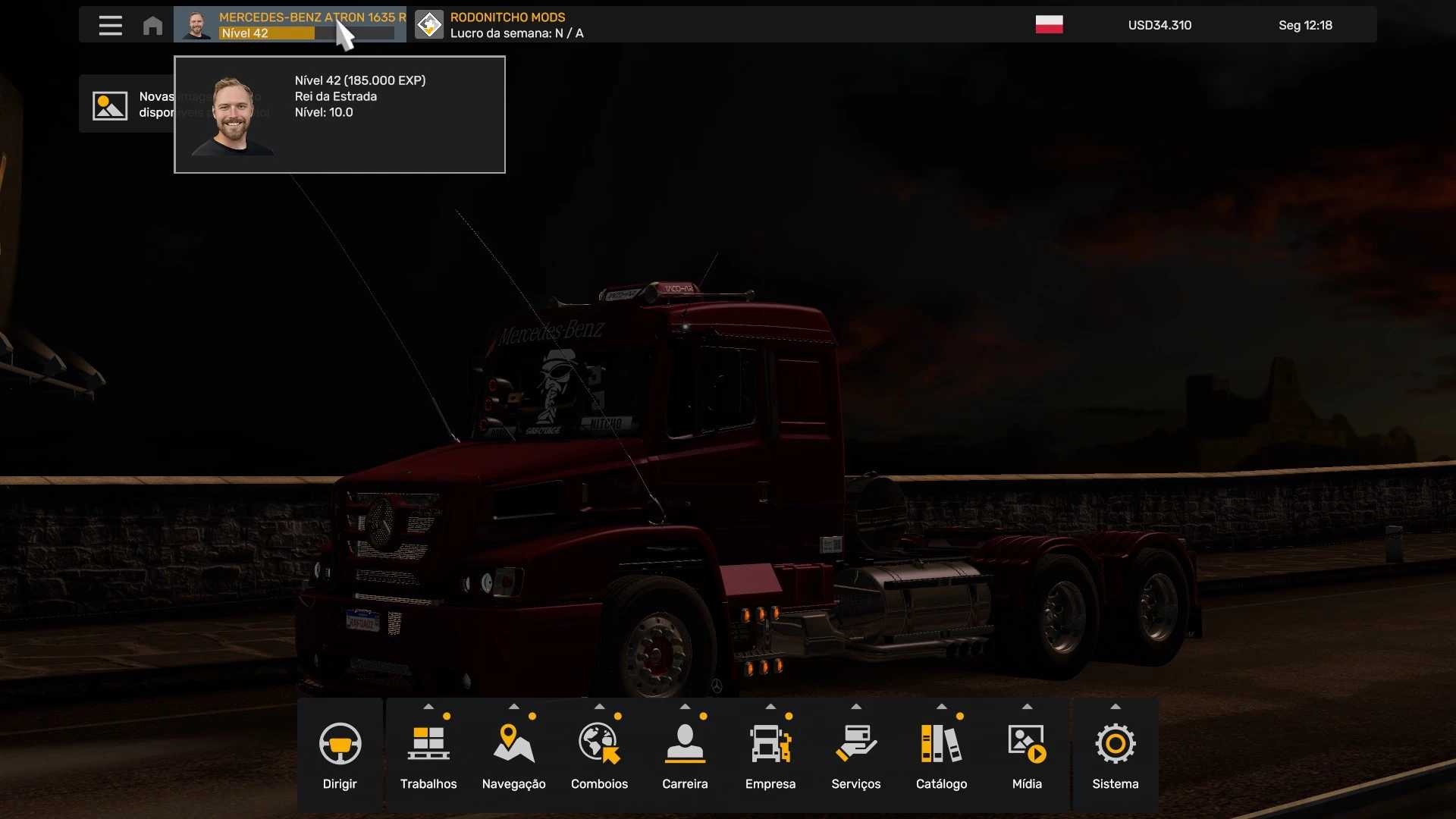The image size is (1456, 819).
Task: Open the hamburger menu
Action: pyautogui.click(x=110, y=25)
